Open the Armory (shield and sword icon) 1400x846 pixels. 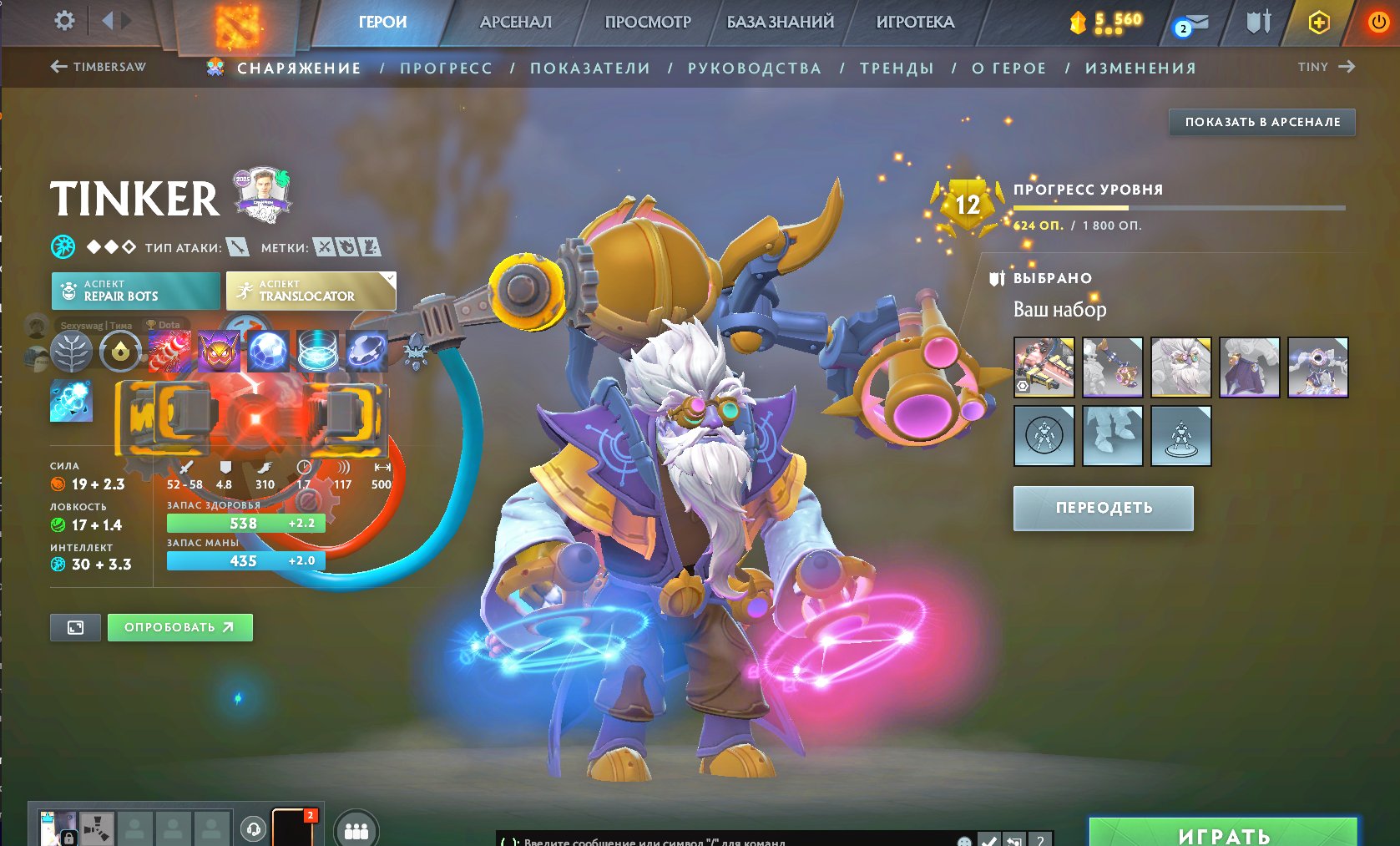click(x=1259, y=22)
